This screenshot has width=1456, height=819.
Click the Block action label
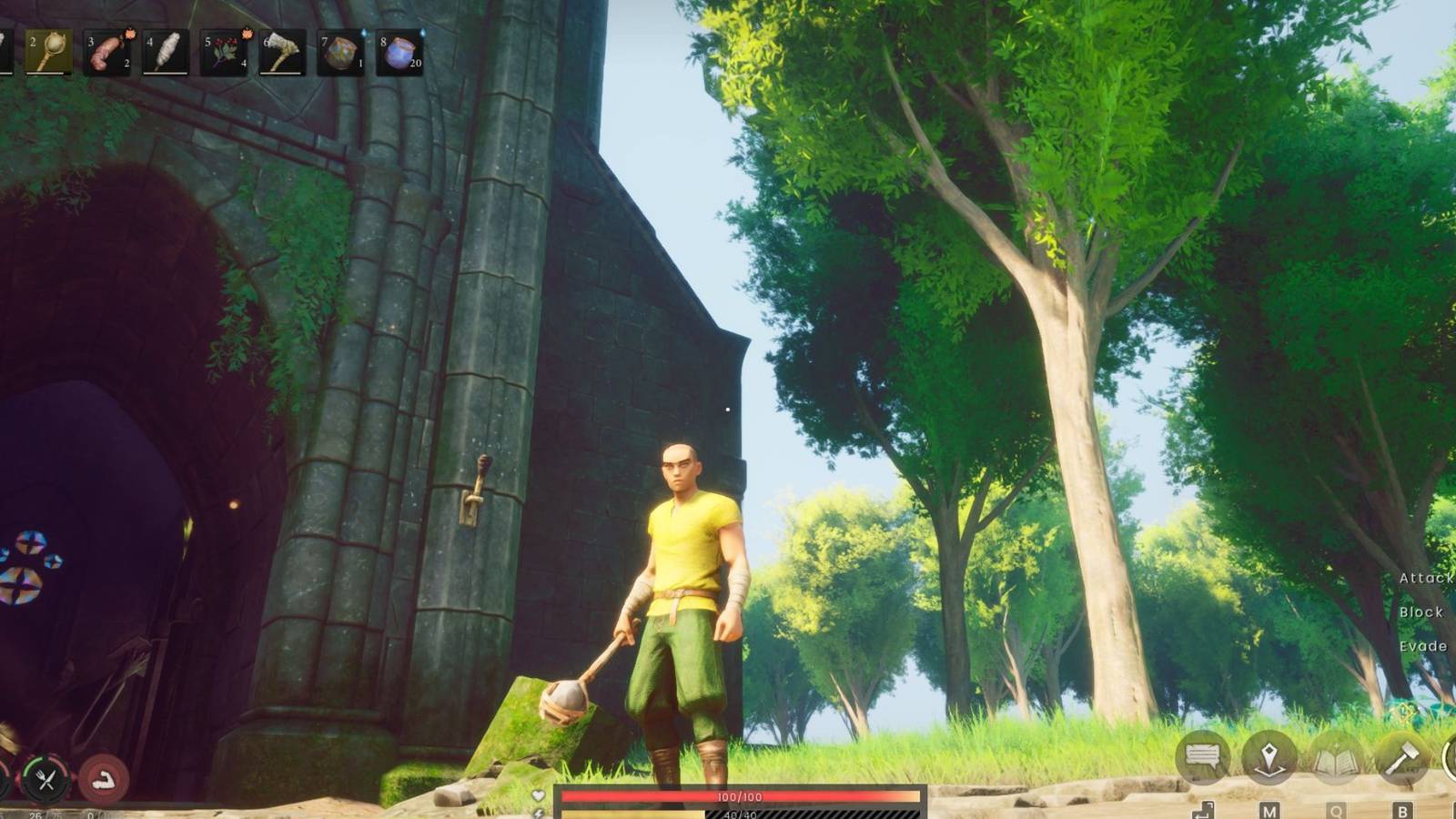(x=1422, y=612)
